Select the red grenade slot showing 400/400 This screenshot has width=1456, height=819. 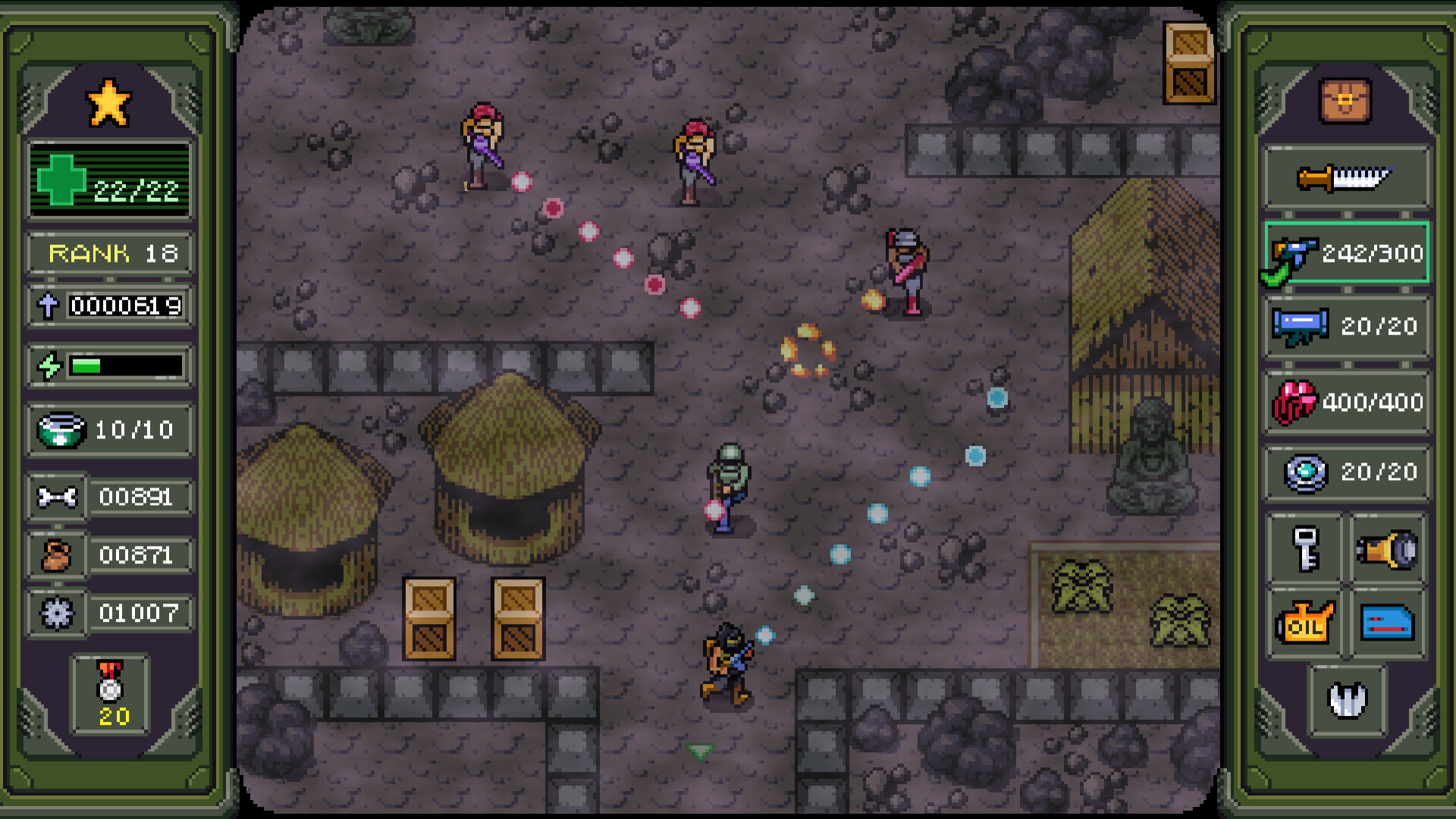click(x=1347, y=399)
